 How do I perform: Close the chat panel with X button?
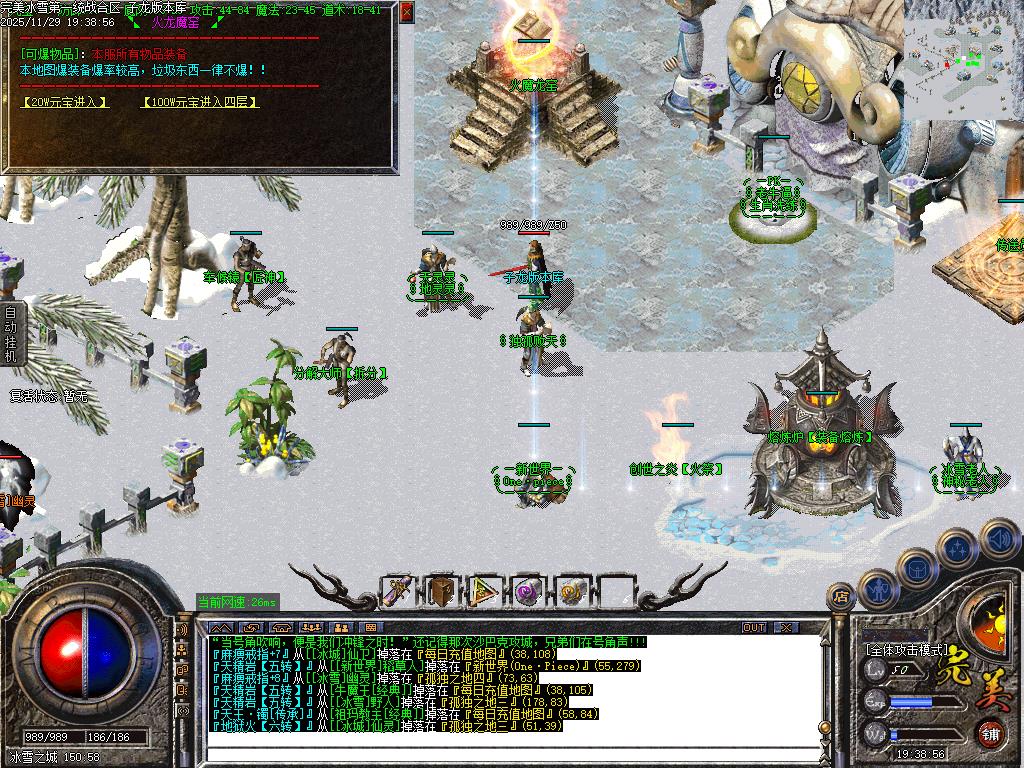tap(786, 627)
